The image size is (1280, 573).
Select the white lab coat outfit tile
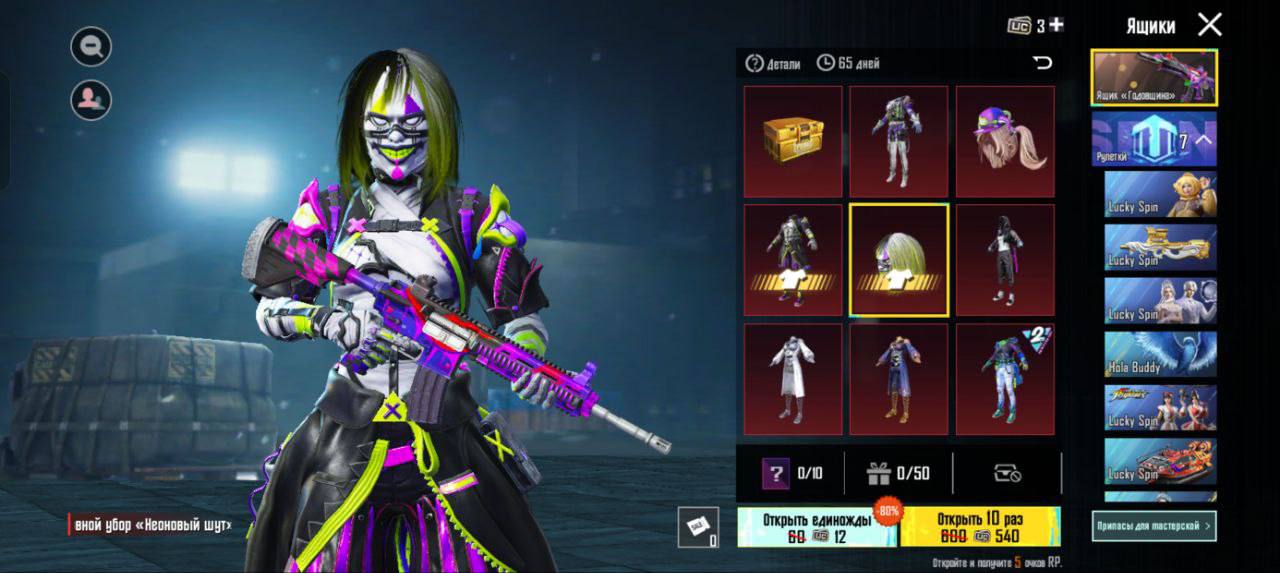(792, 379)
